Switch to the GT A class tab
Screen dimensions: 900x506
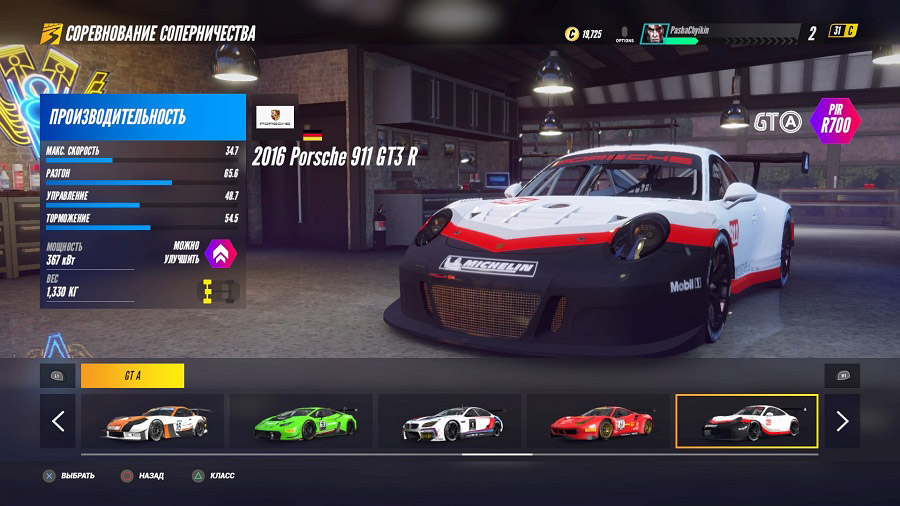[132, 376]
